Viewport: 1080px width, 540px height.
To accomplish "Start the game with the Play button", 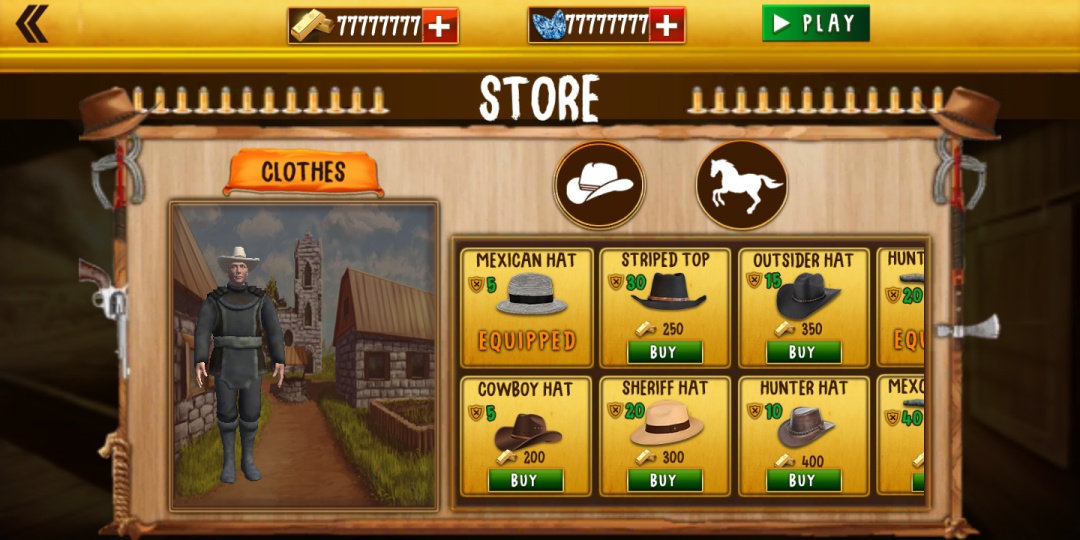I will 815,23.
